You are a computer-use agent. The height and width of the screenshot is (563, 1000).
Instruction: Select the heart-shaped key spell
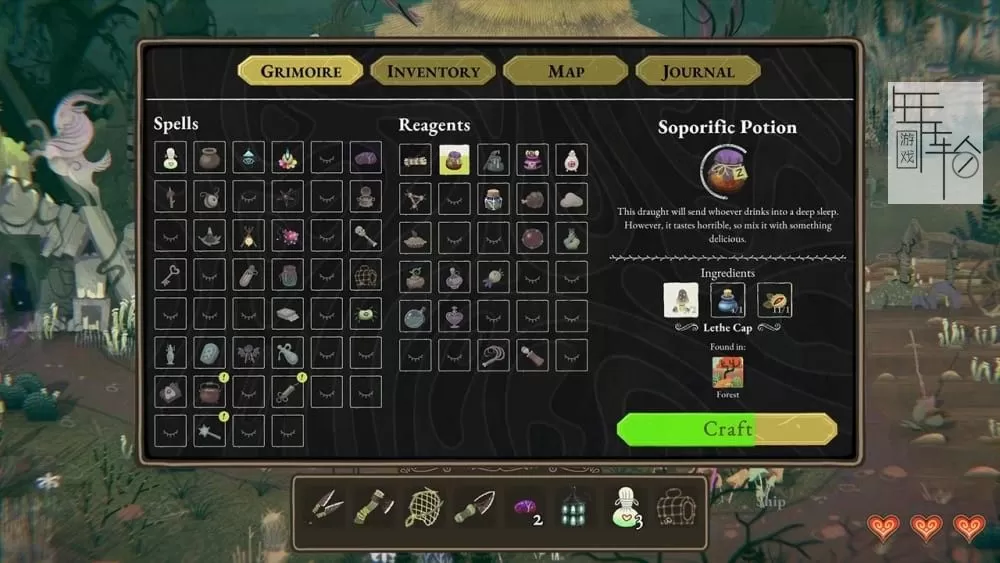click(170, 275)
